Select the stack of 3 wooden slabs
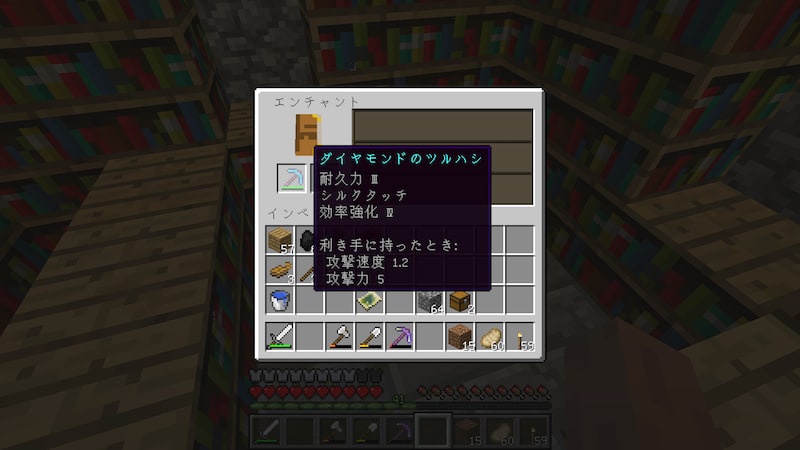This screenshot has height=450, width=800. 280,270
